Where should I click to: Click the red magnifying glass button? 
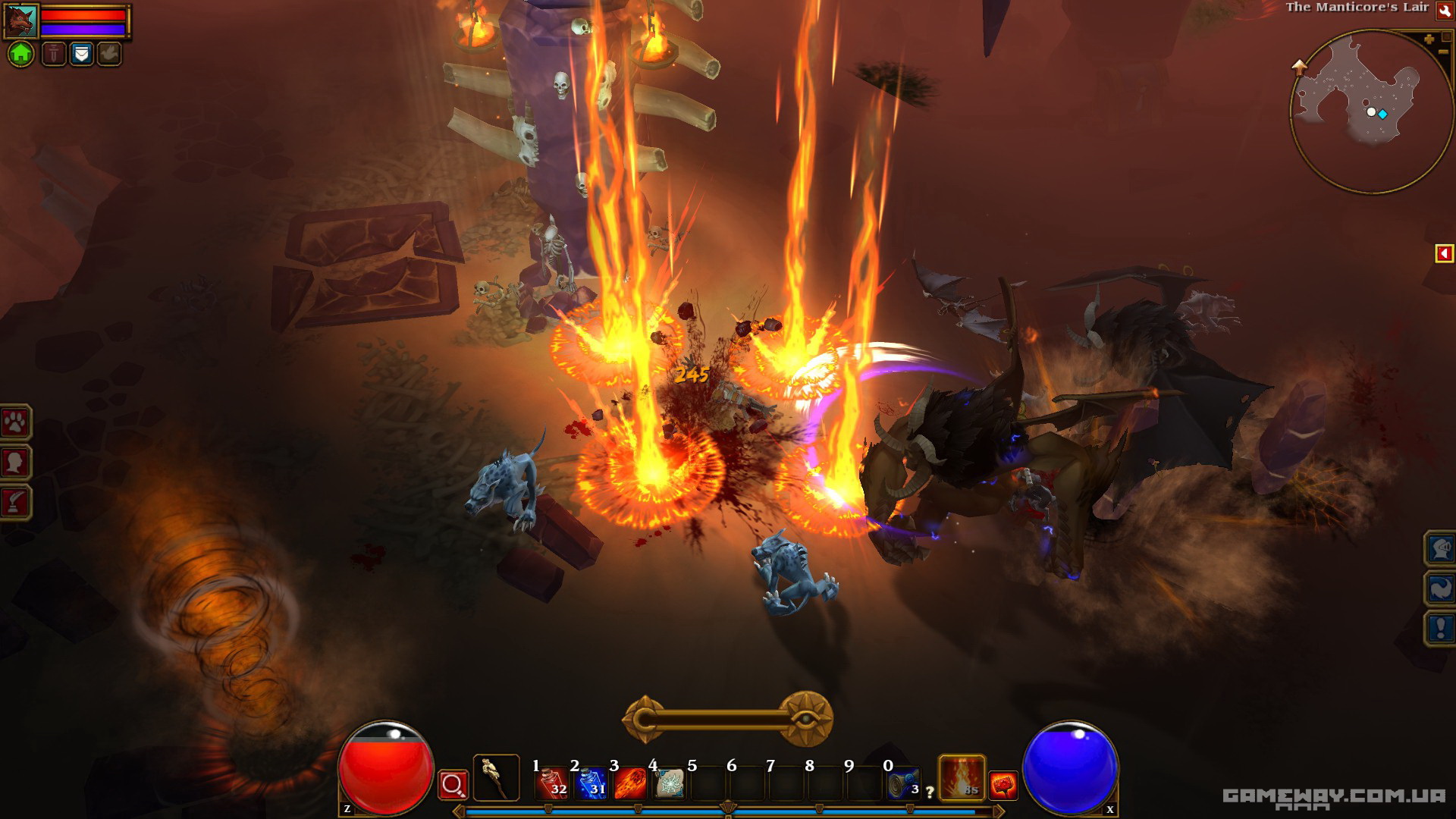(453, 785)
